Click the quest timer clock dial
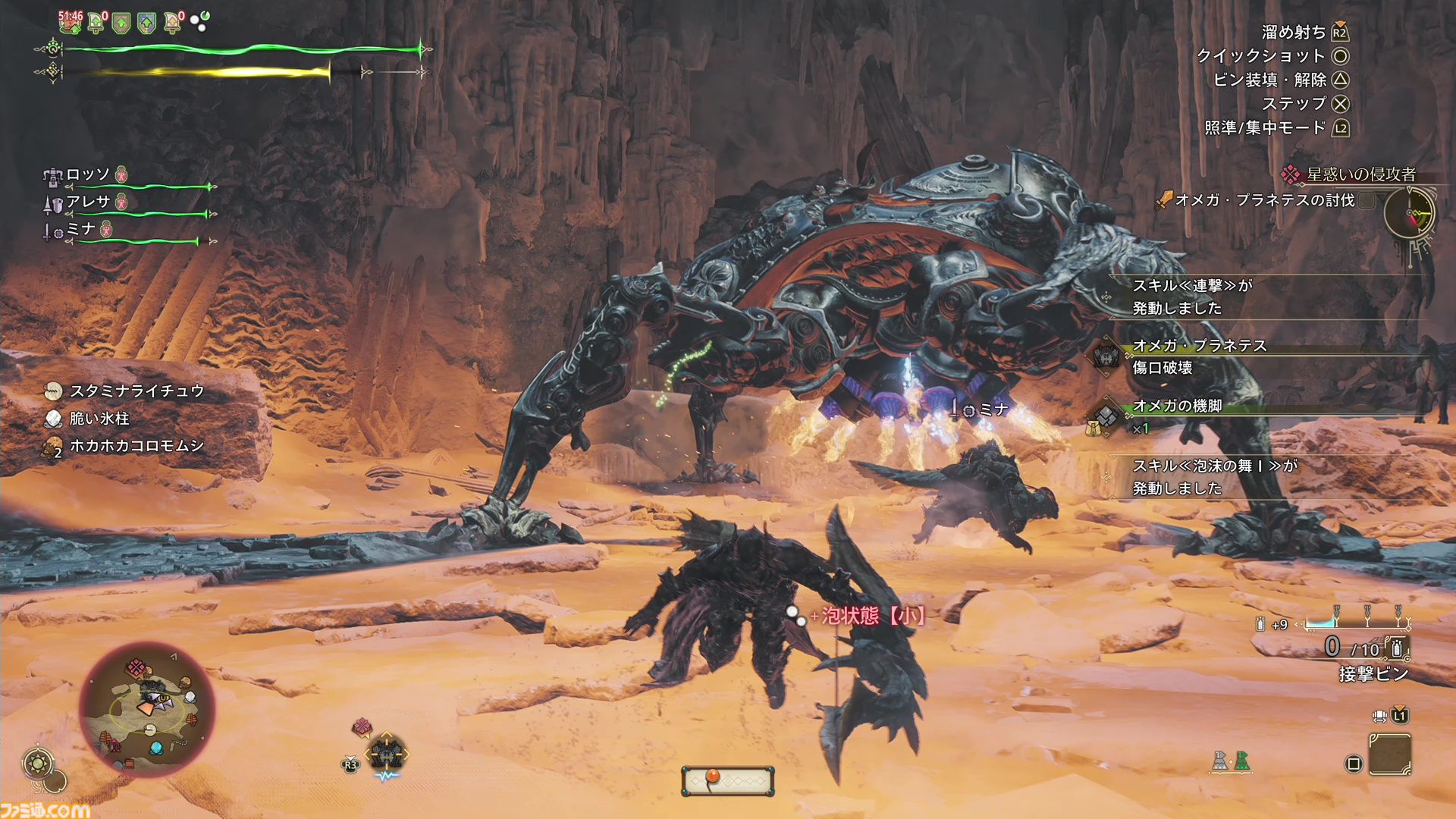The image size is (1456, 819). click(x=1409, y=215)
